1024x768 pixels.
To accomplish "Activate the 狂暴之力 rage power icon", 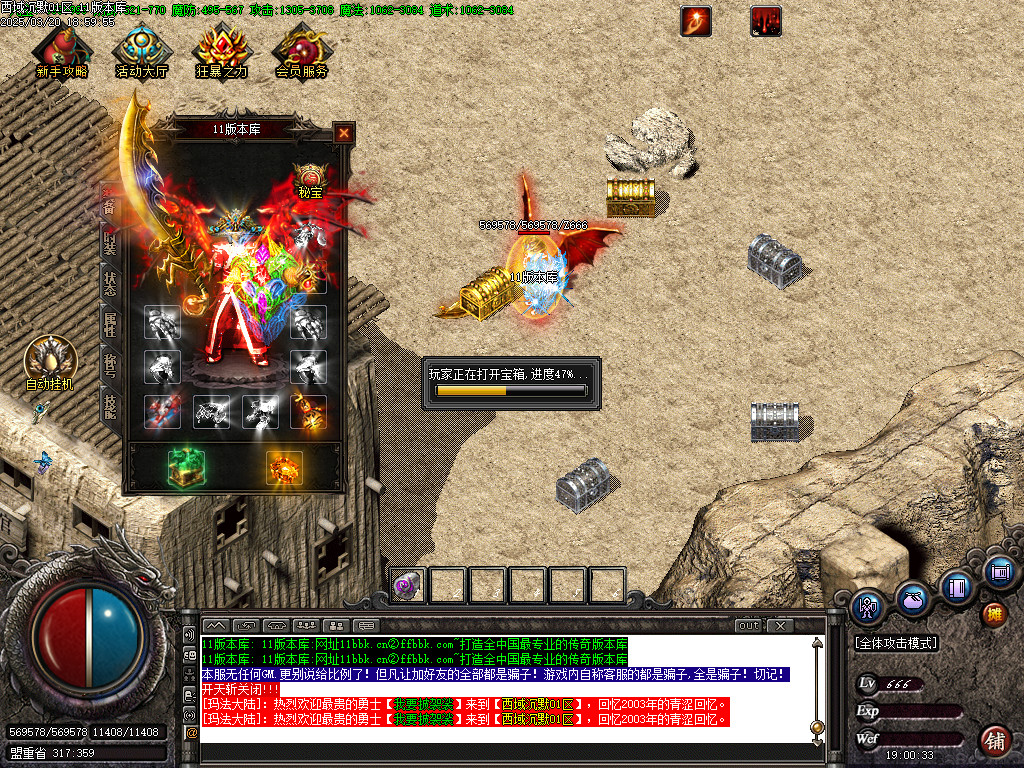I will 221,50.
